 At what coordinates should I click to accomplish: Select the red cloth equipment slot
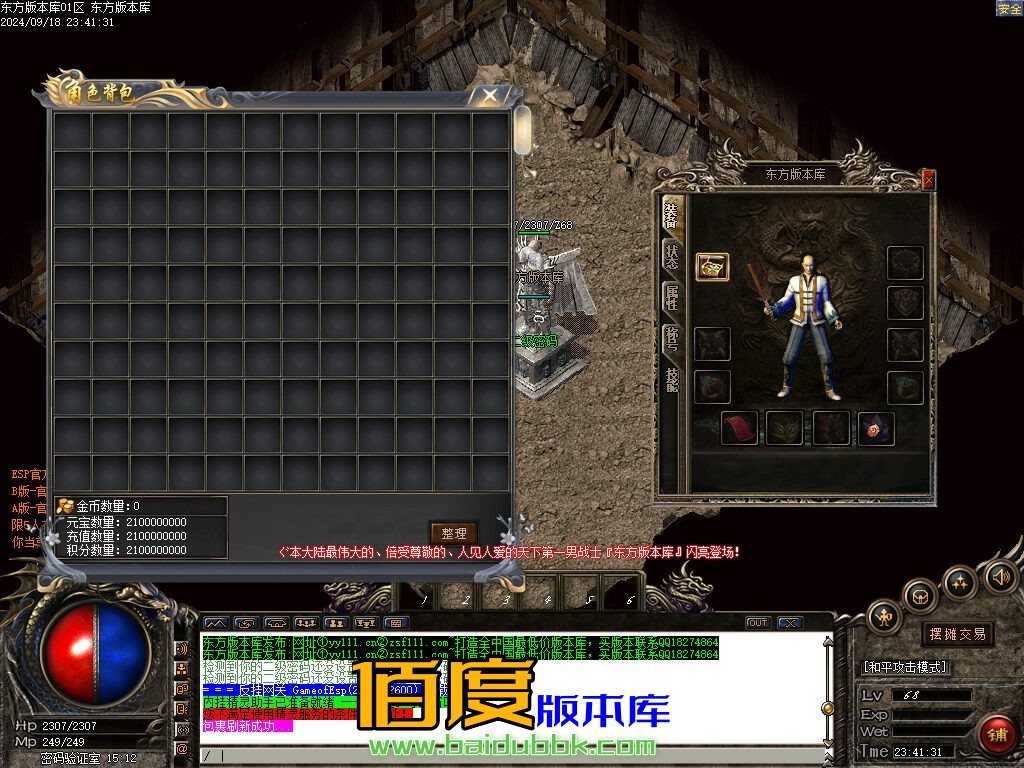(740, 428)
